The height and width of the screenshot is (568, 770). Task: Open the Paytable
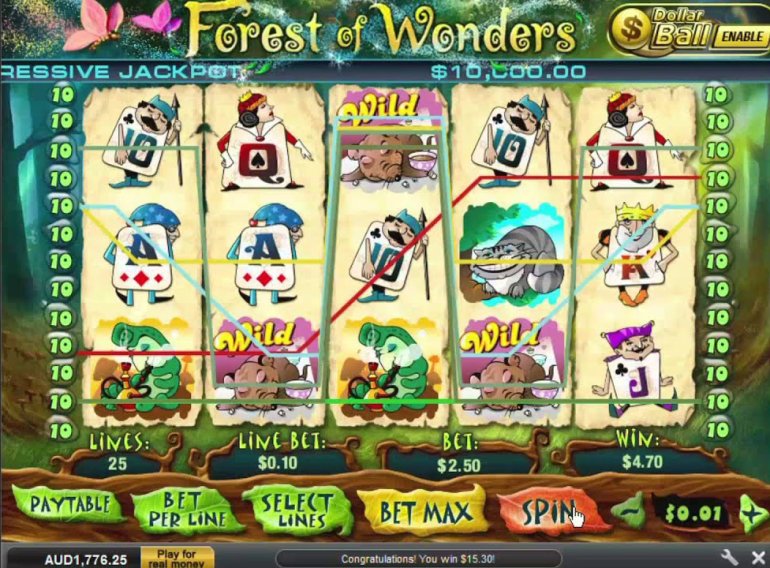pos(70,505)
